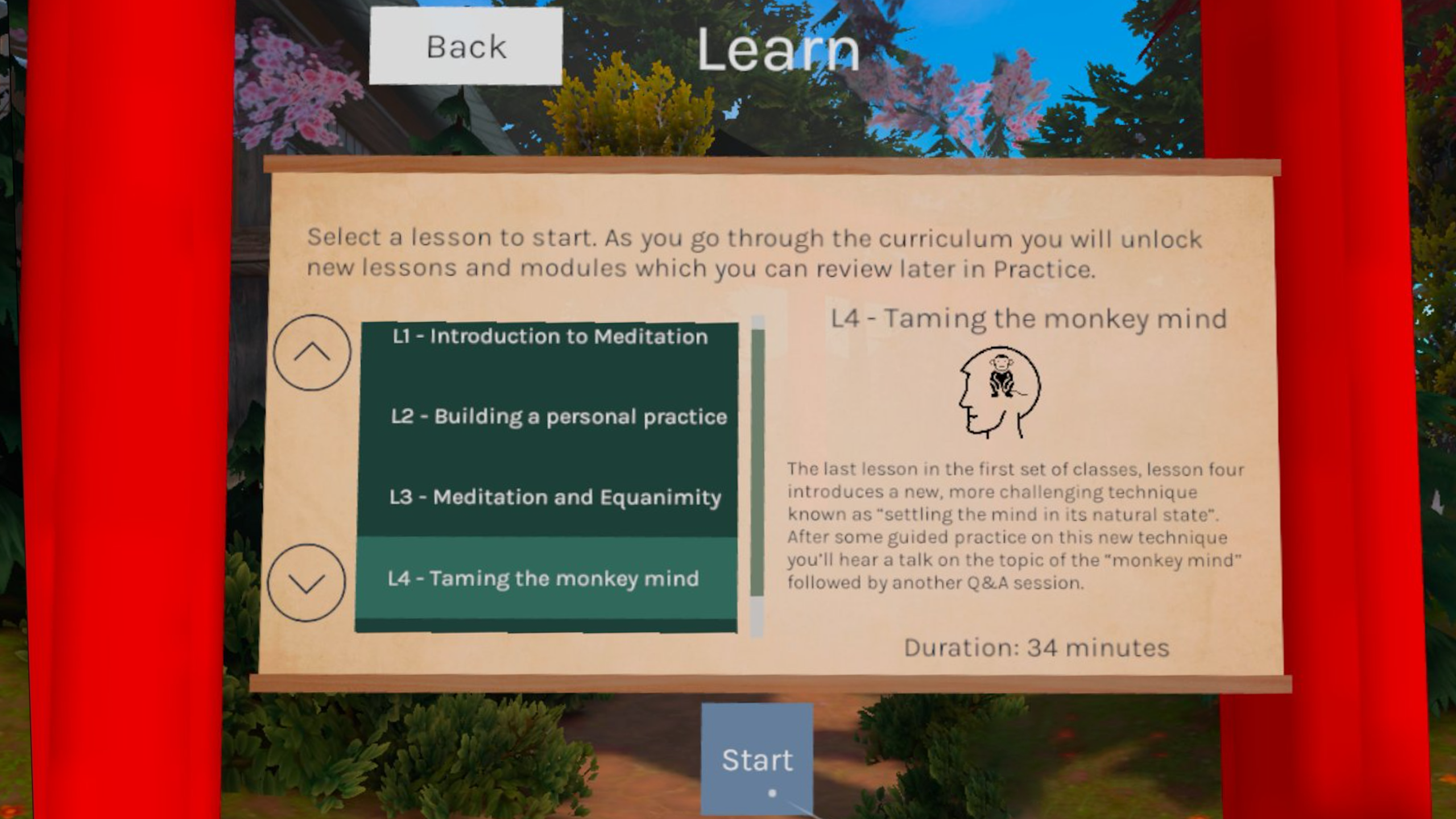Select L1 - Introduction to Meditation
The width and height of the screenshot is (1456, 819).
pos(549,337)
